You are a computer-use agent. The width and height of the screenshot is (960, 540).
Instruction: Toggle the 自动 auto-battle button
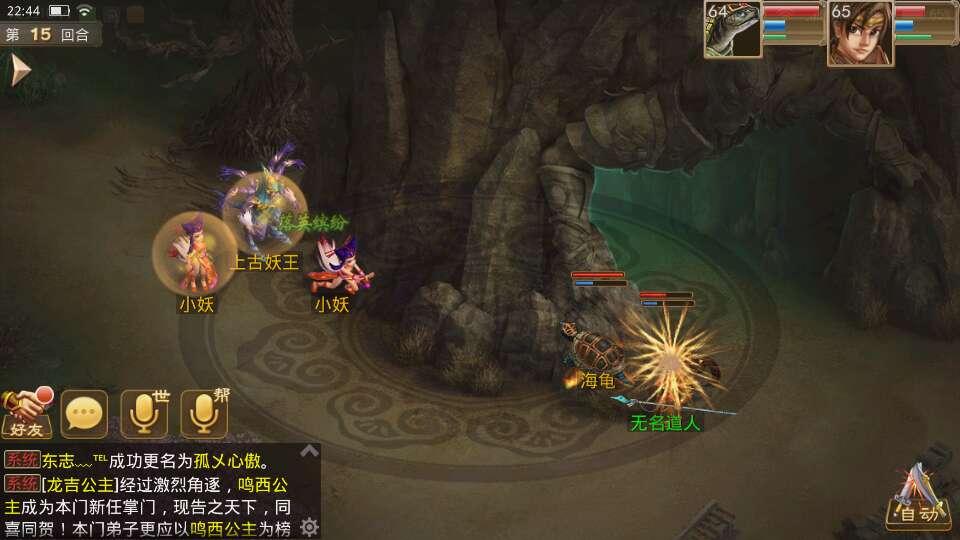pos(918,499)
